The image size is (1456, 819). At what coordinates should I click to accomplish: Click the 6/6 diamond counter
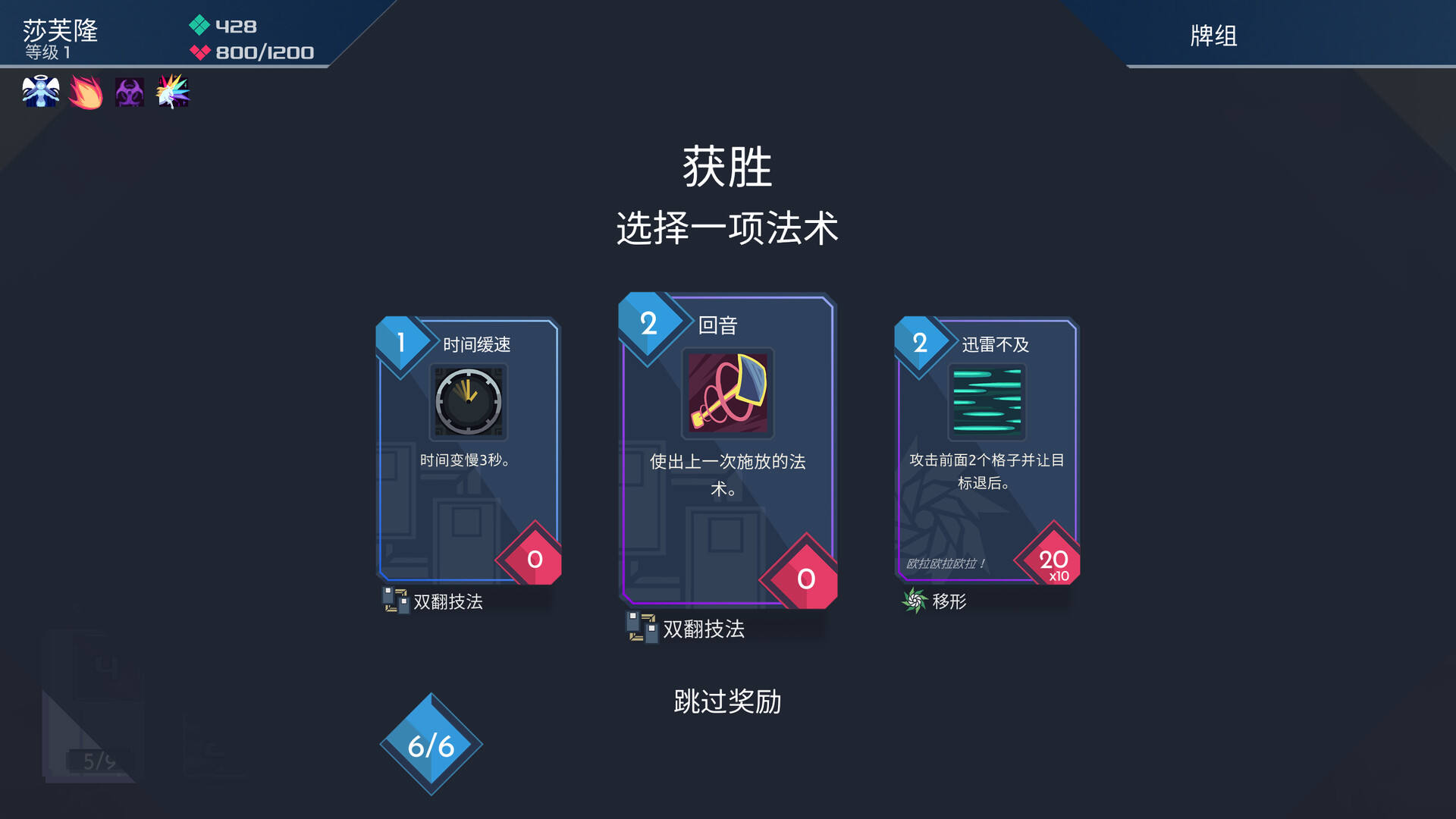pos(431,745)
